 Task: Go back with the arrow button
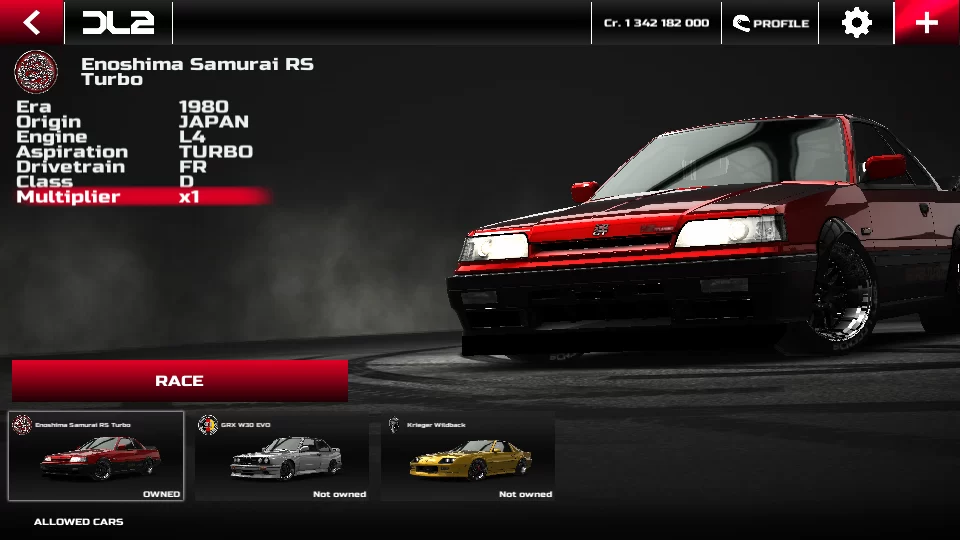[32, 22]
